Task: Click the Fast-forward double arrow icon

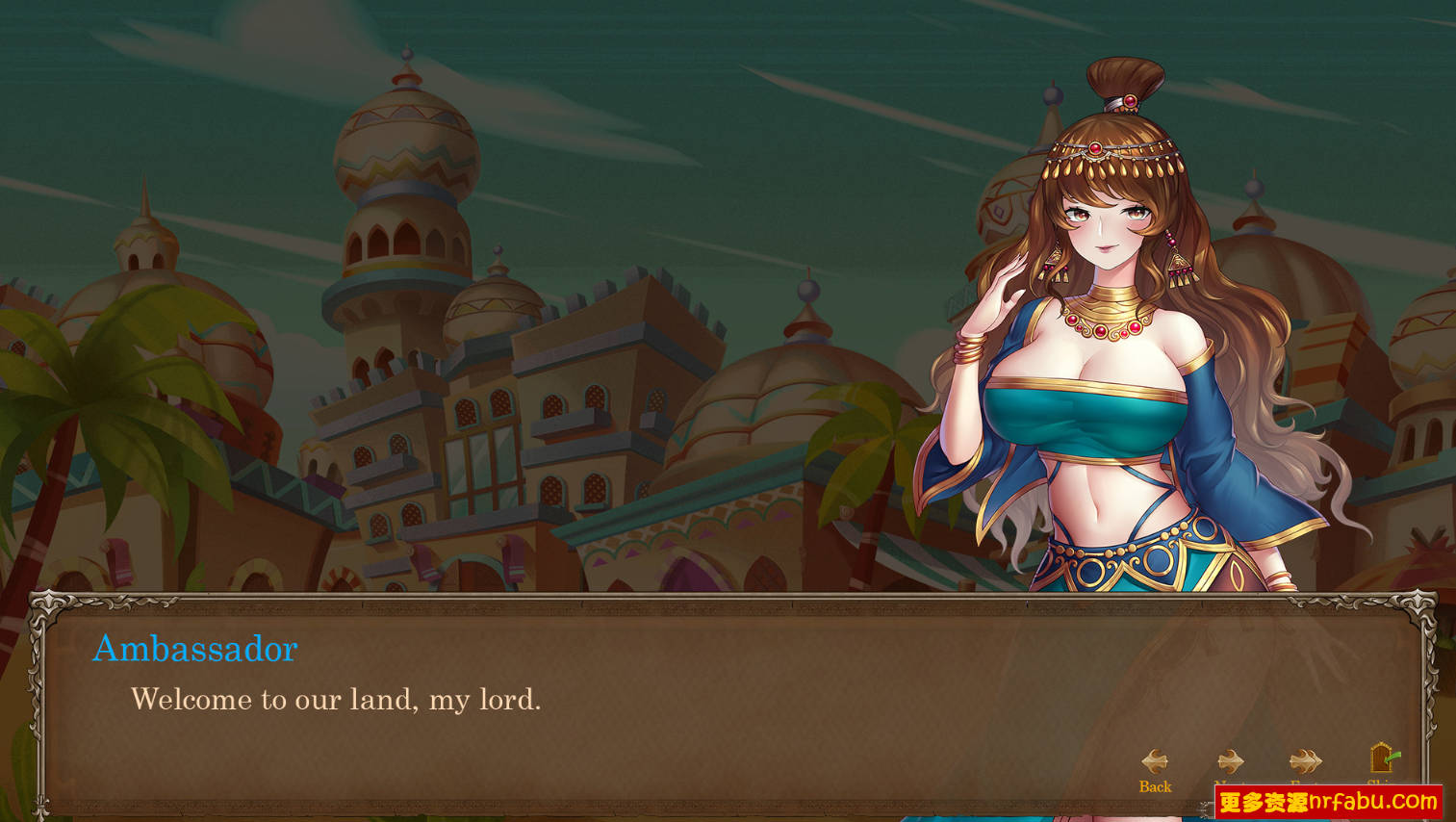Action: (1307, 760)
